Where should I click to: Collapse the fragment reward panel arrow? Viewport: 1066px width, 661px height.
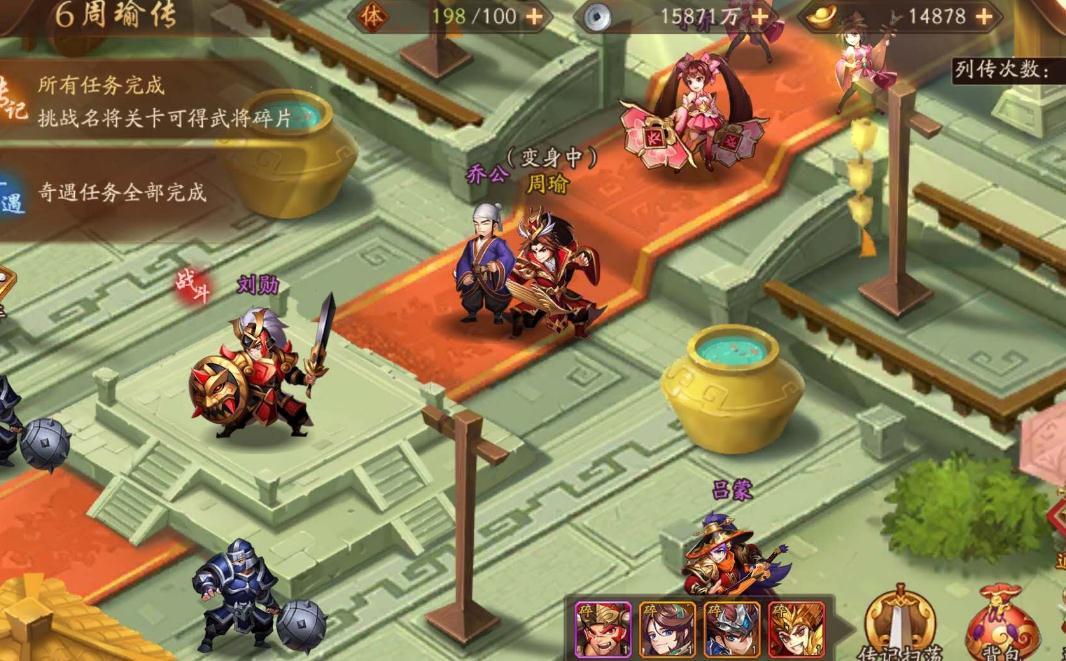844,628
